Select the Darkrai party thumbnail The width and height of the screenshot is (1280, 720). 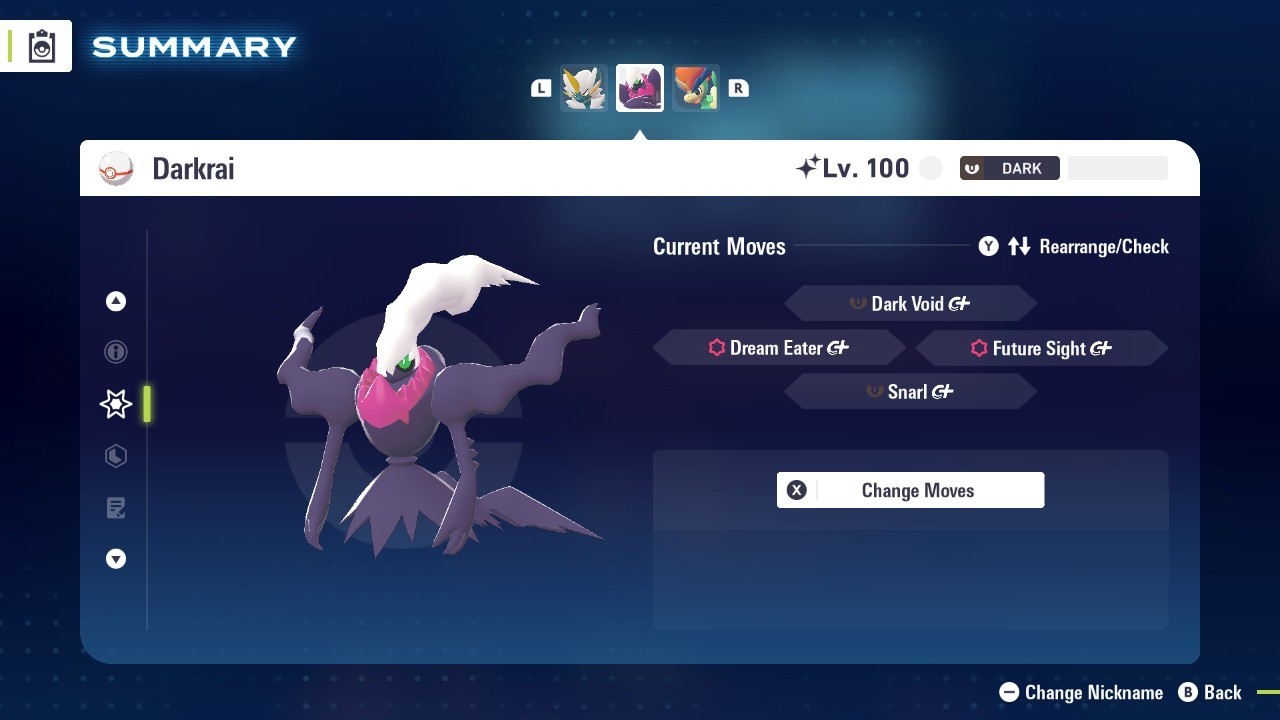tap(640, 88)
